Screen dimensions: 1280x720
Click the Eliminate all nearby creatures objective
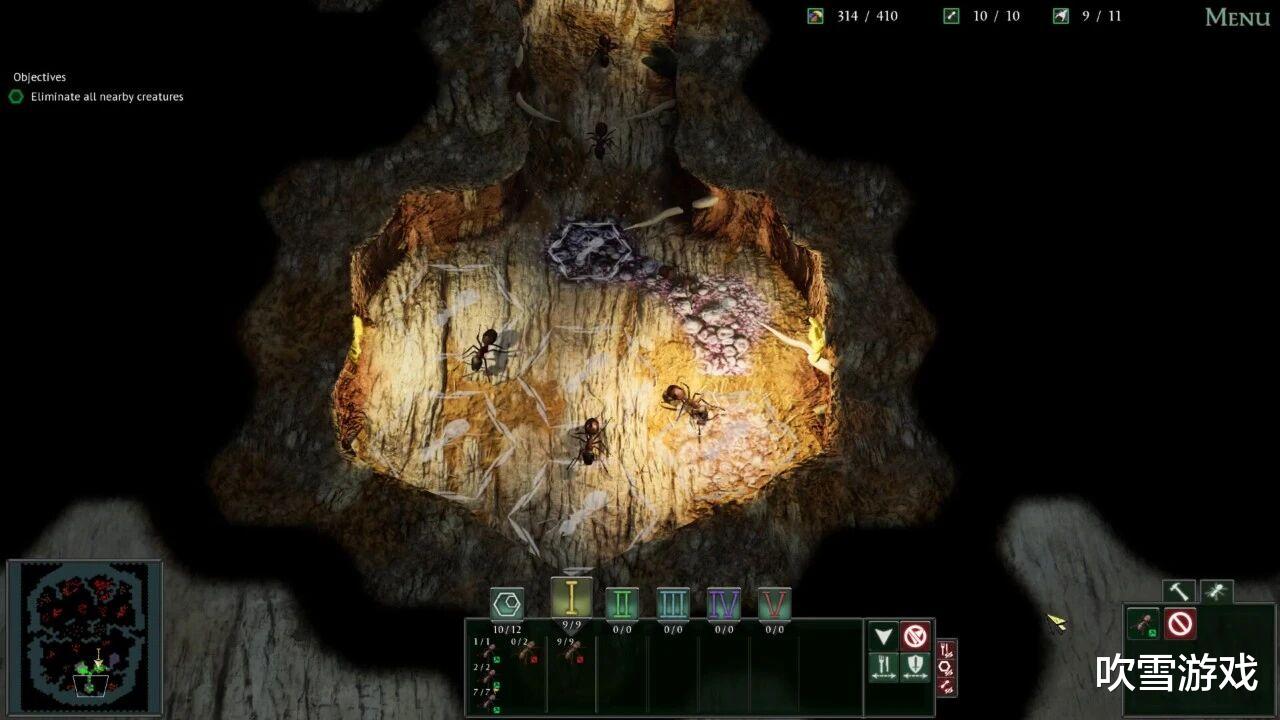(x=106, y=97)
